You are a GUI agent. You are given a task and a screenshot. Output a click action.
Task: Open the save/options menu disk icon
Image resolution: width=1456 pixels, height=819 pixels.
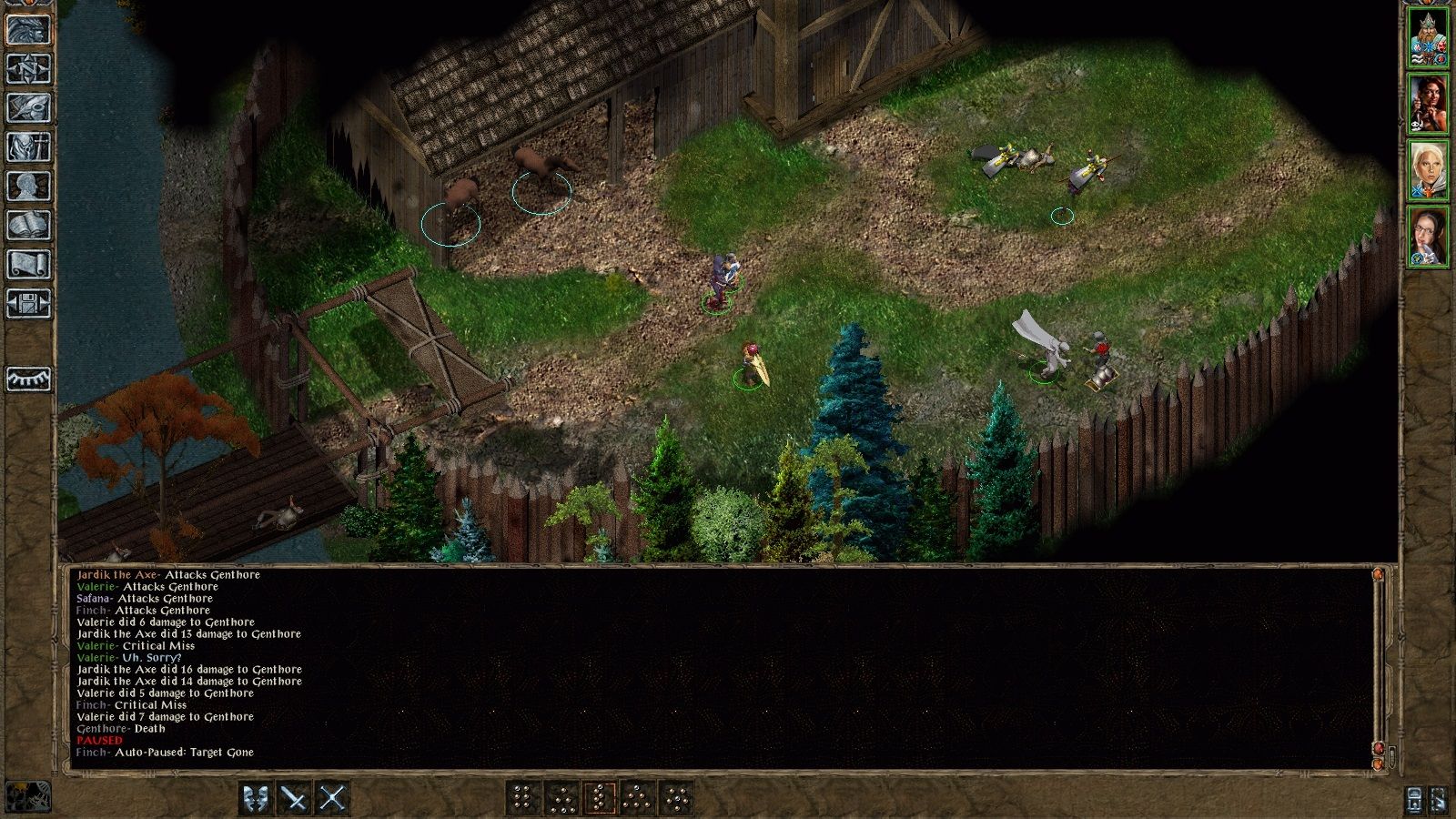pos(27,300)
